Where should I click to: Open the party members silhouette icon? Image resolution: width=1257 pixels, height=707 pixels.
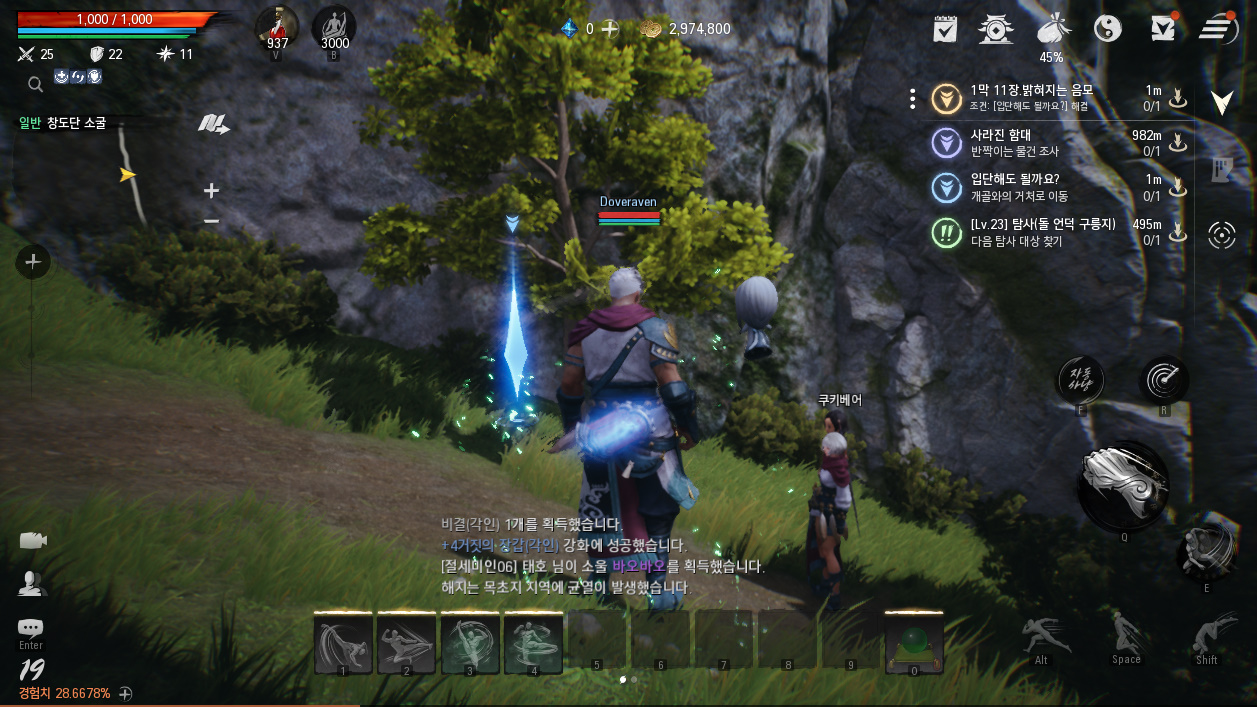[x=32, y=583]
